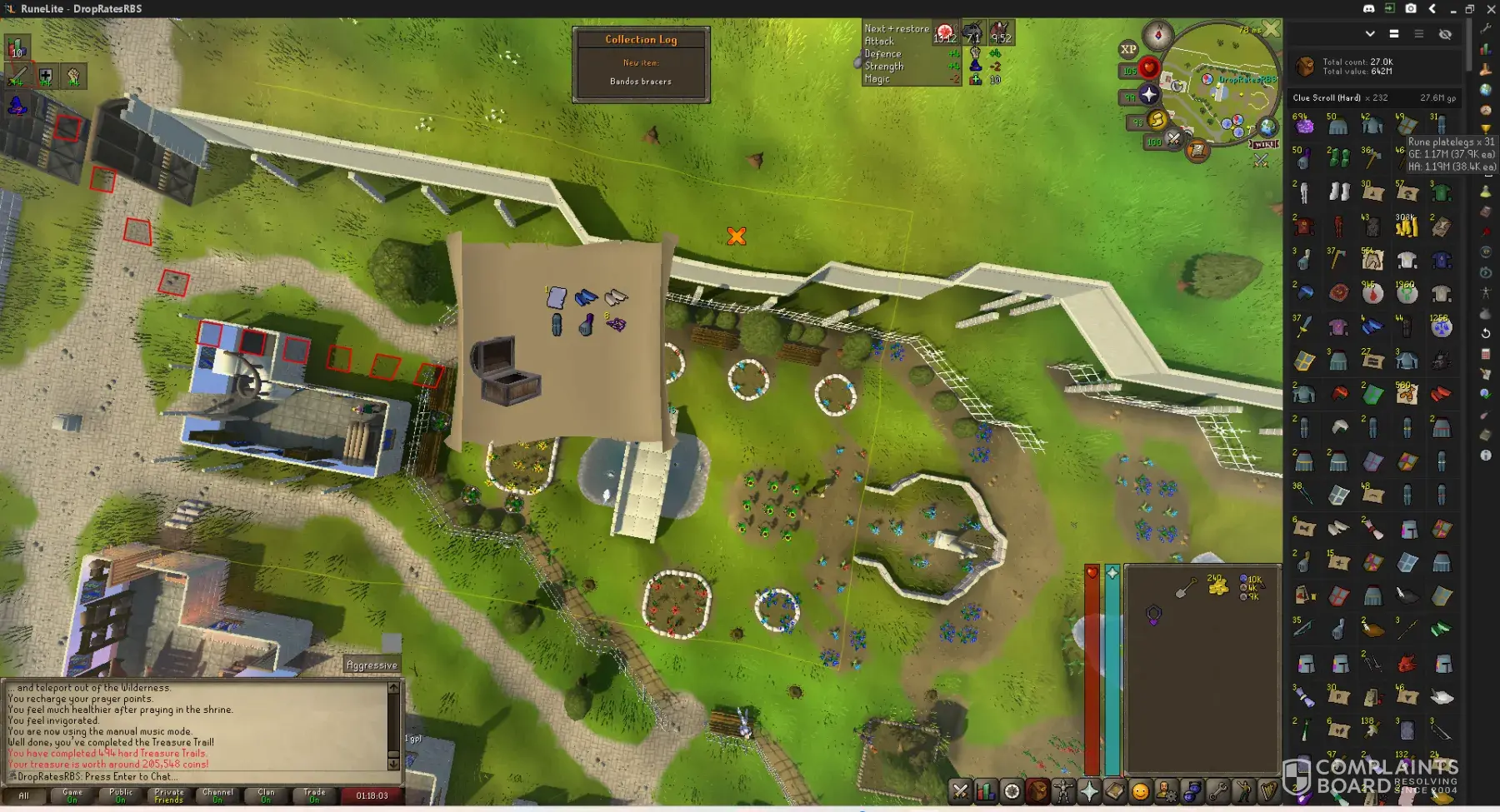1500x812 pixels.
Task: Select the Game chat filter tab
Action: click(x=72, y=795)
